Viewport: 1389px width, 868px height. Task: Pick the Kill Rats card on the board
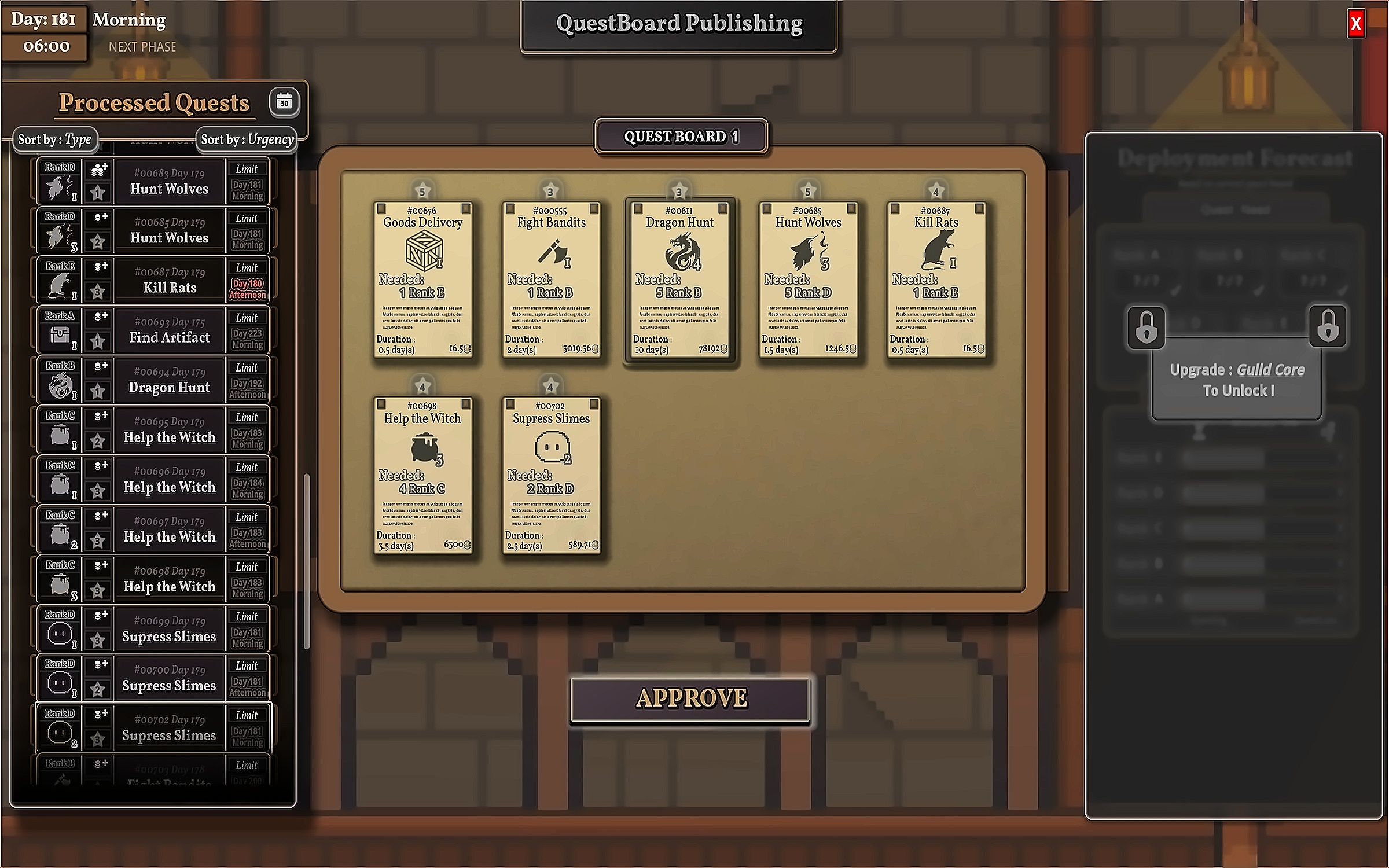[x=936, y=279]
